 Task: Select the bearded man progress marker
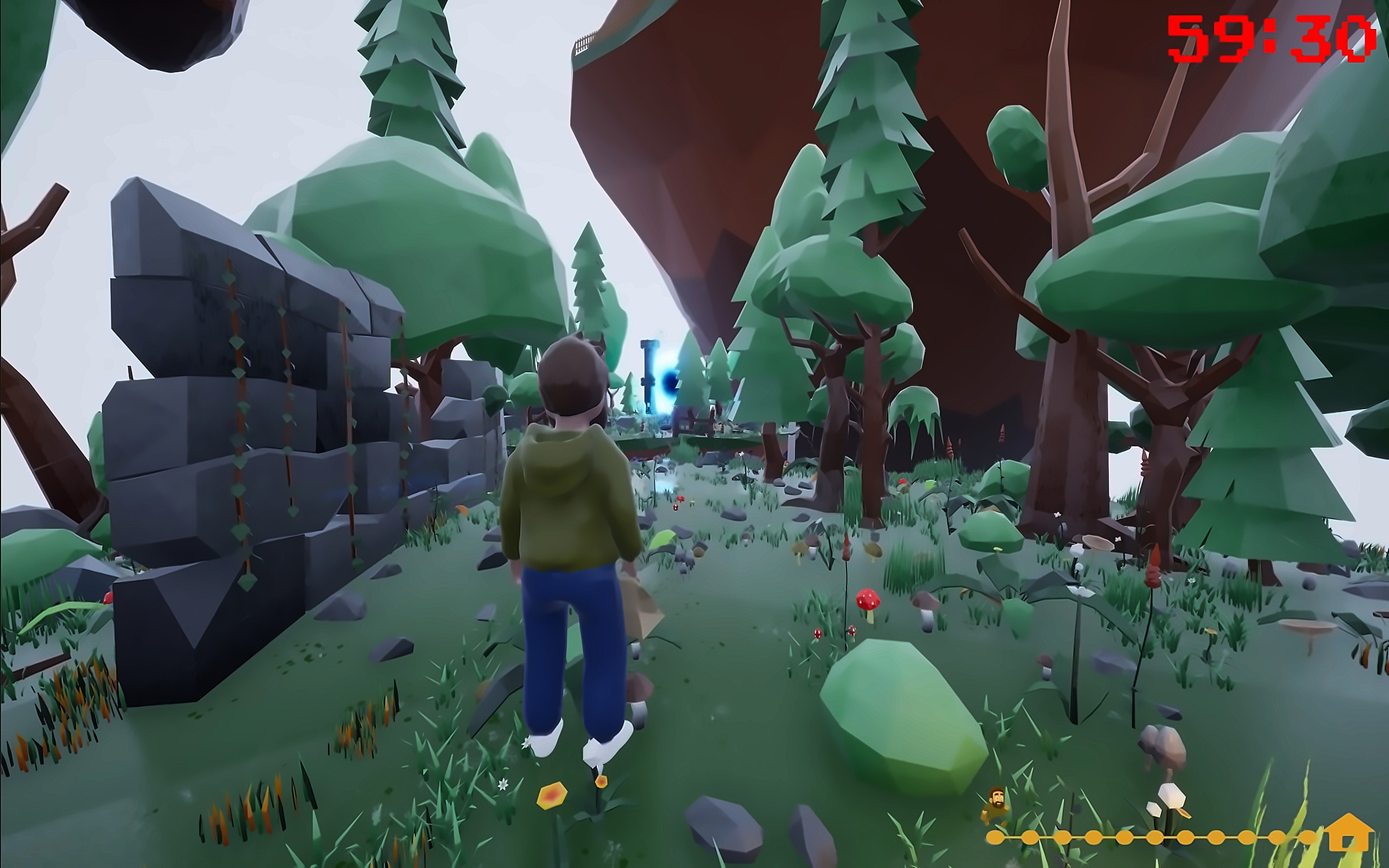click(997, 804)
